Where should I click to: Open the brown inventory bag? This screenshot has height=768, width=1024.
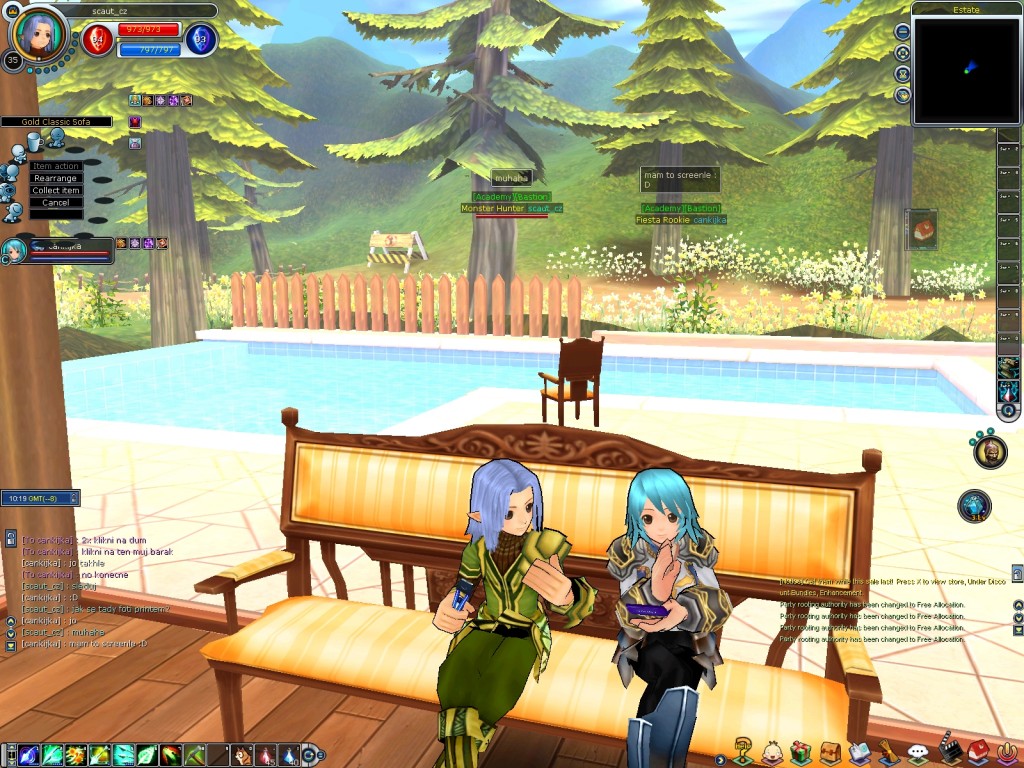click(829, 752)
